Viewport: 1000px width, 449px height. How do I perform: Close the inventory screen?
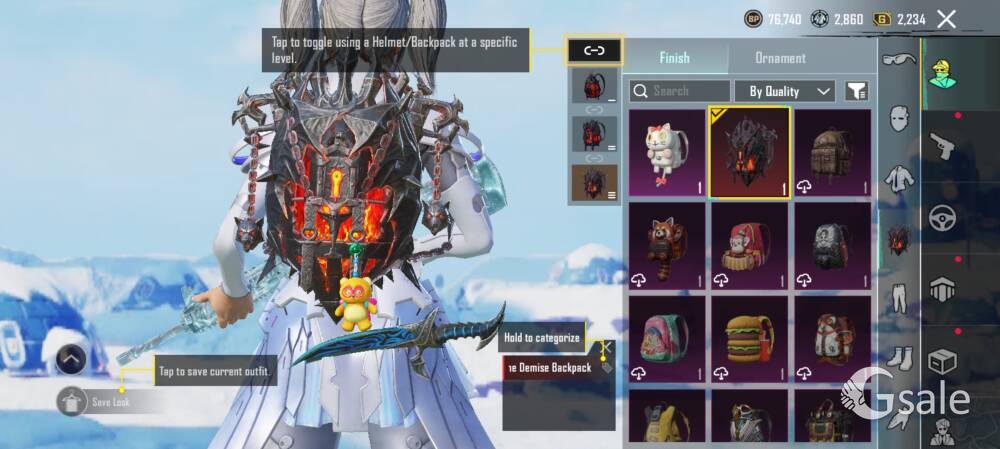tap(946, 18)
